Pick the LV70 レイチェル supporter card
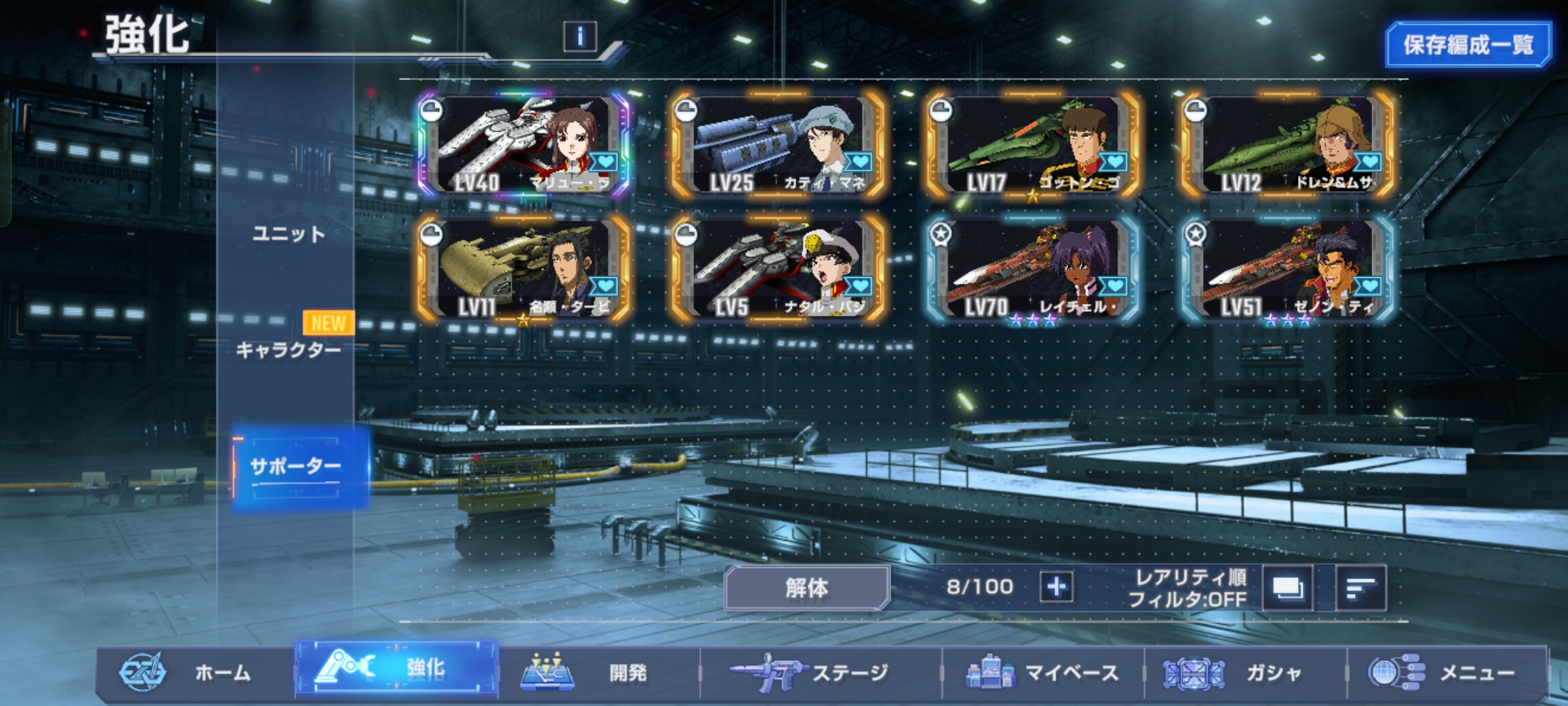The width and height of the screenshot is (1568, 706). (1034, 269)
